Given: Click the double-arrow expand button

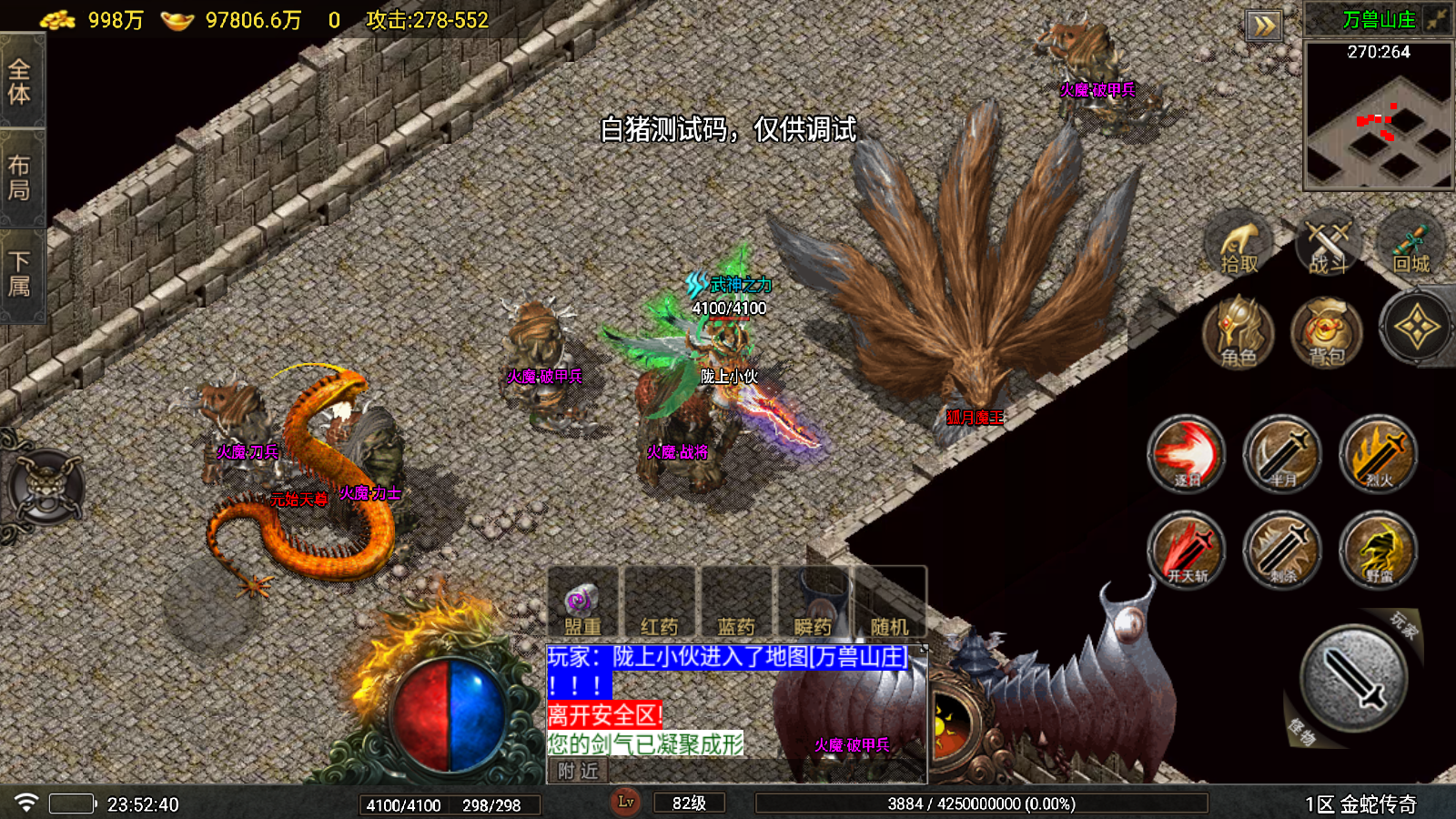Looking at the screenshot, I should 1264,25.
